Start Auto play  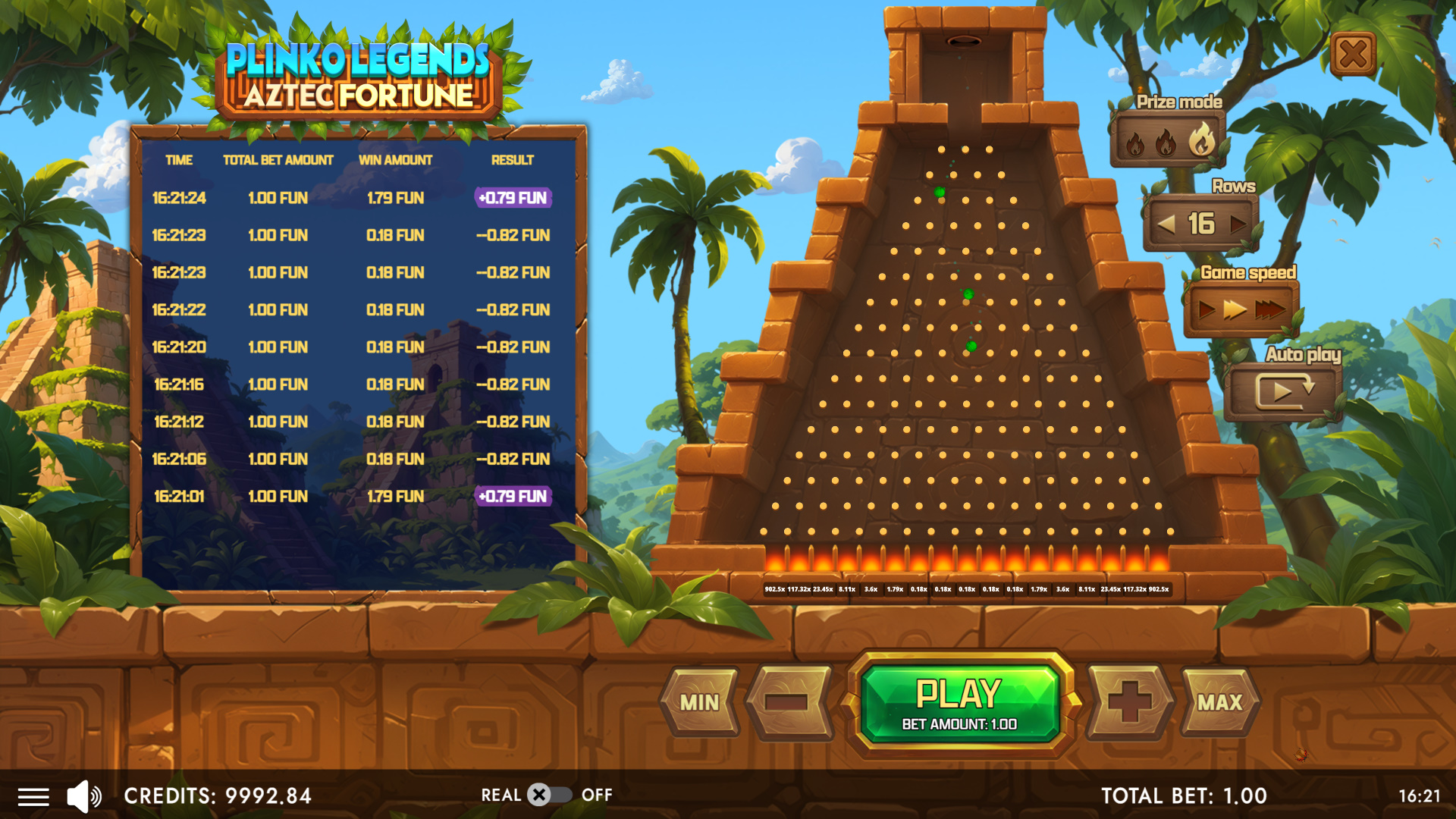1283,391
